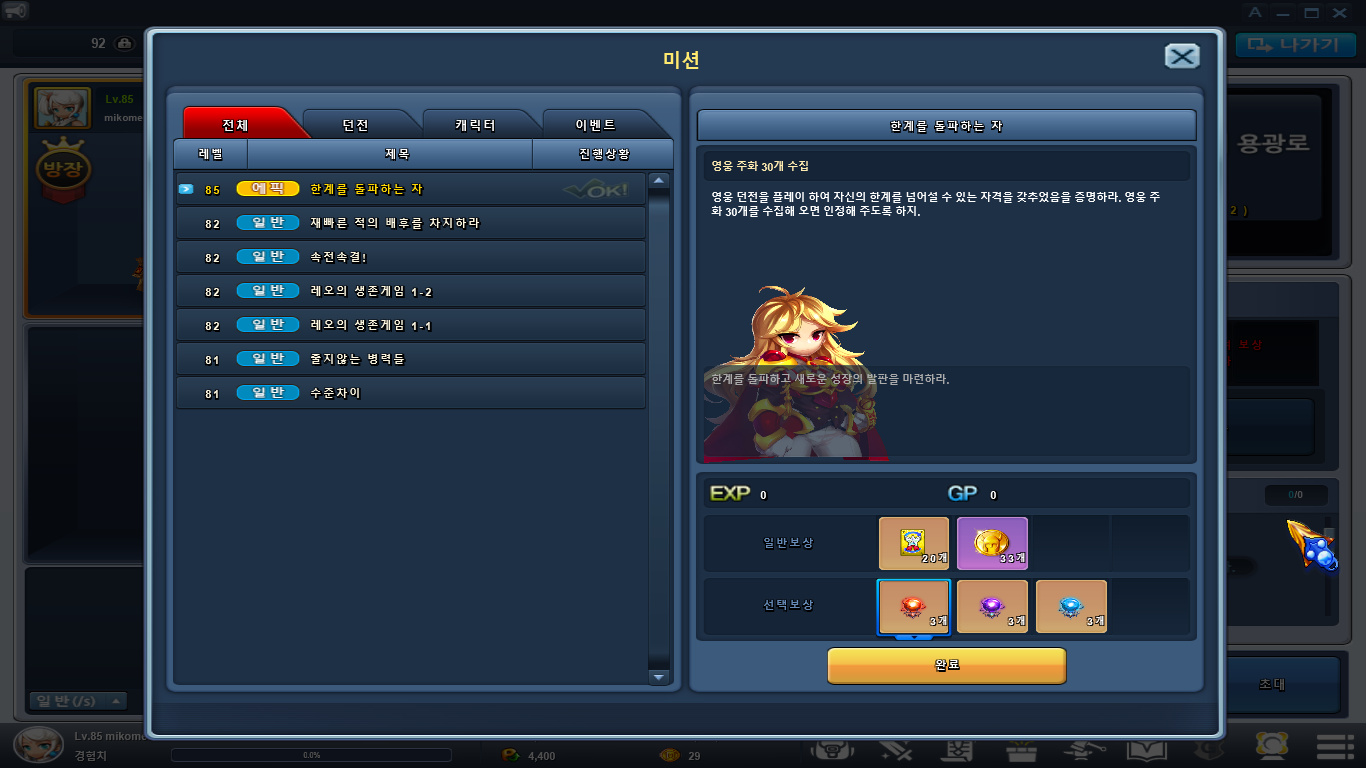The height and width of the screenshot is (768, 1366).
Task: Click the 진행상황 column header
Action: (605, 154)
